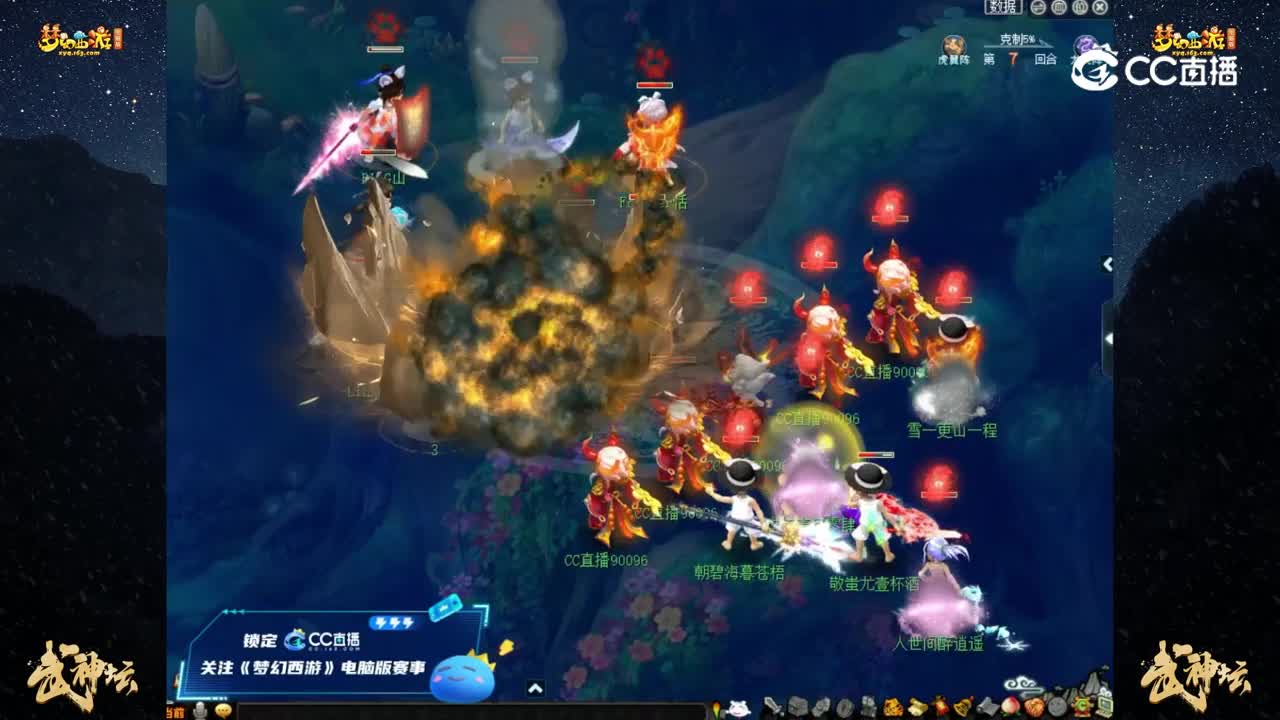Screen dimensions: 1280x720
Task: Click the 虎翼阵 formation avatar icon
Action: pyautogui.click(x=952, y=45)
